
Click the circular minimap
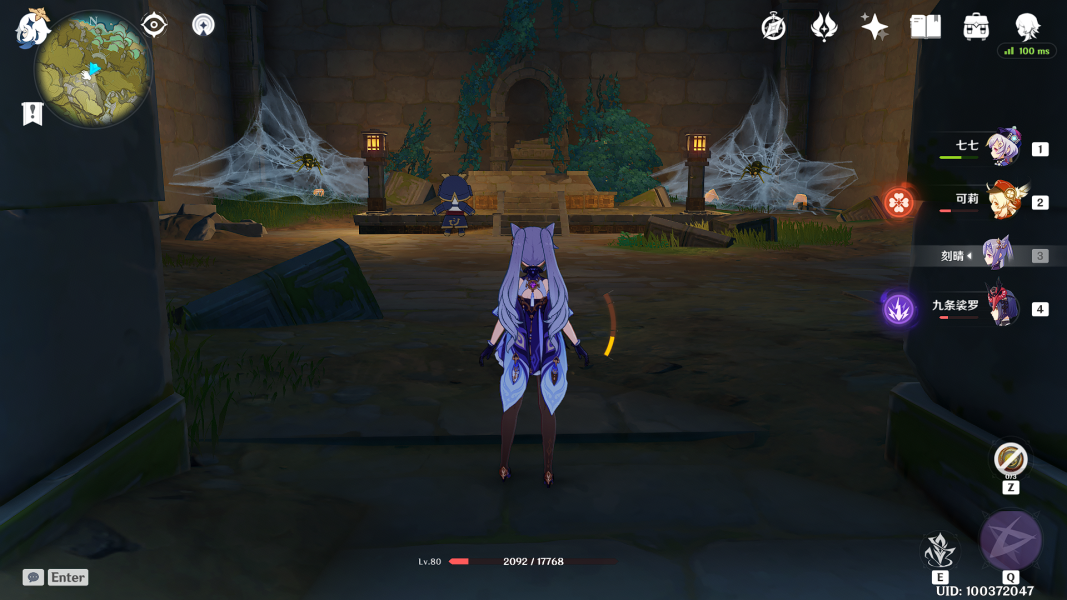click(93, 69)
